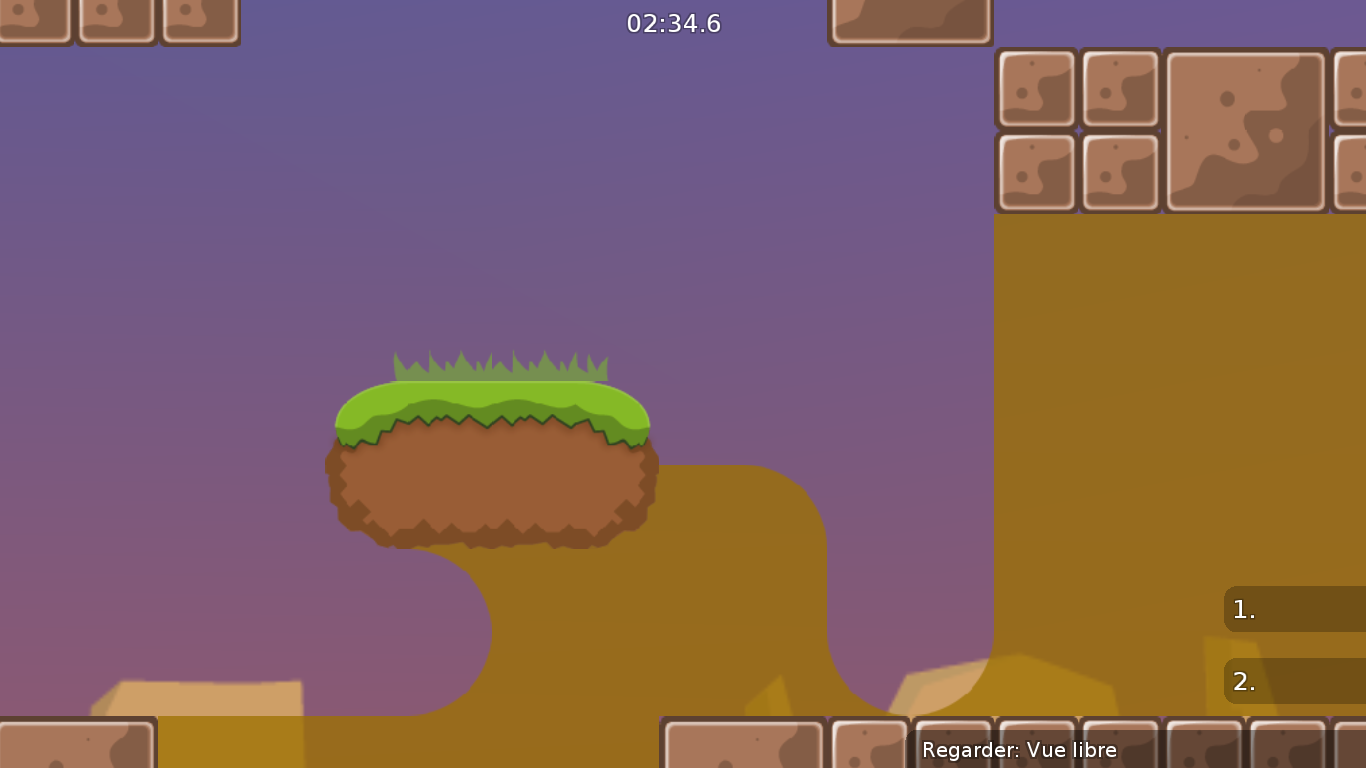Click the small brick in the upper-right row
The height and width of the screenshot is (768, 1366).
[x=1037, y=88]
